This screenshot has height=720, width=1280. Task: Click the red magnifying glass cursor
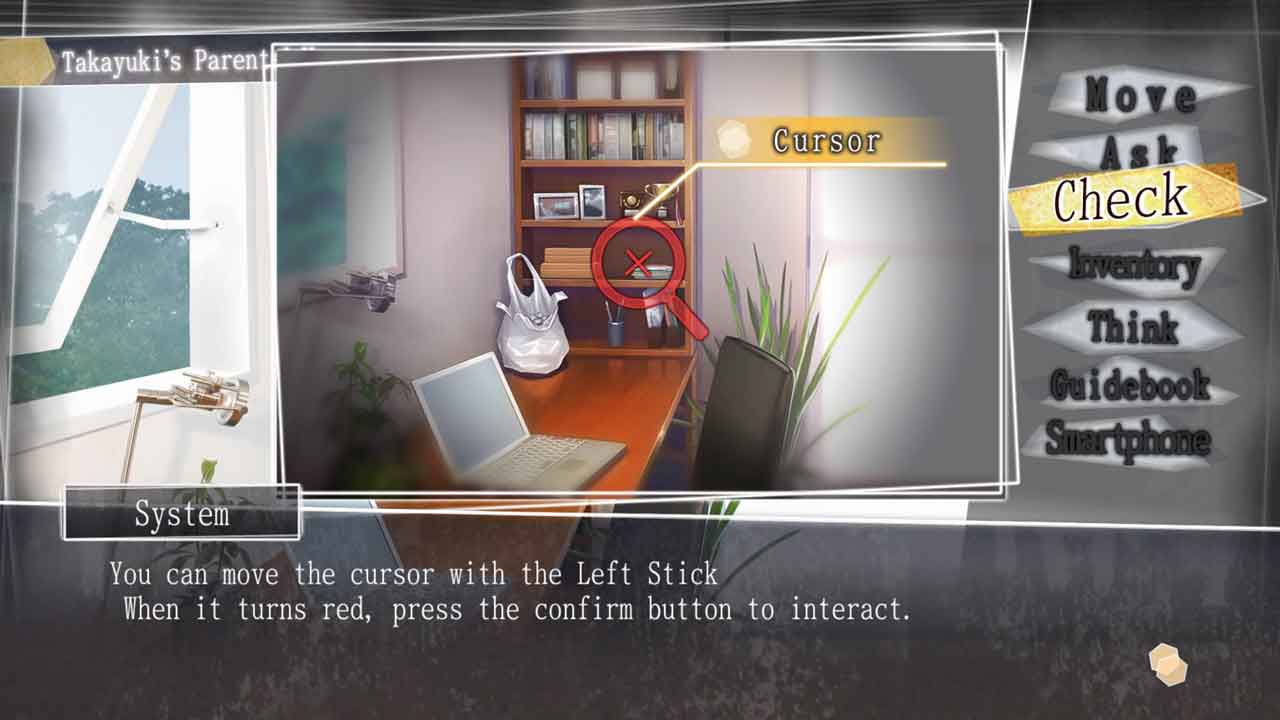click(x=639, y=264)
